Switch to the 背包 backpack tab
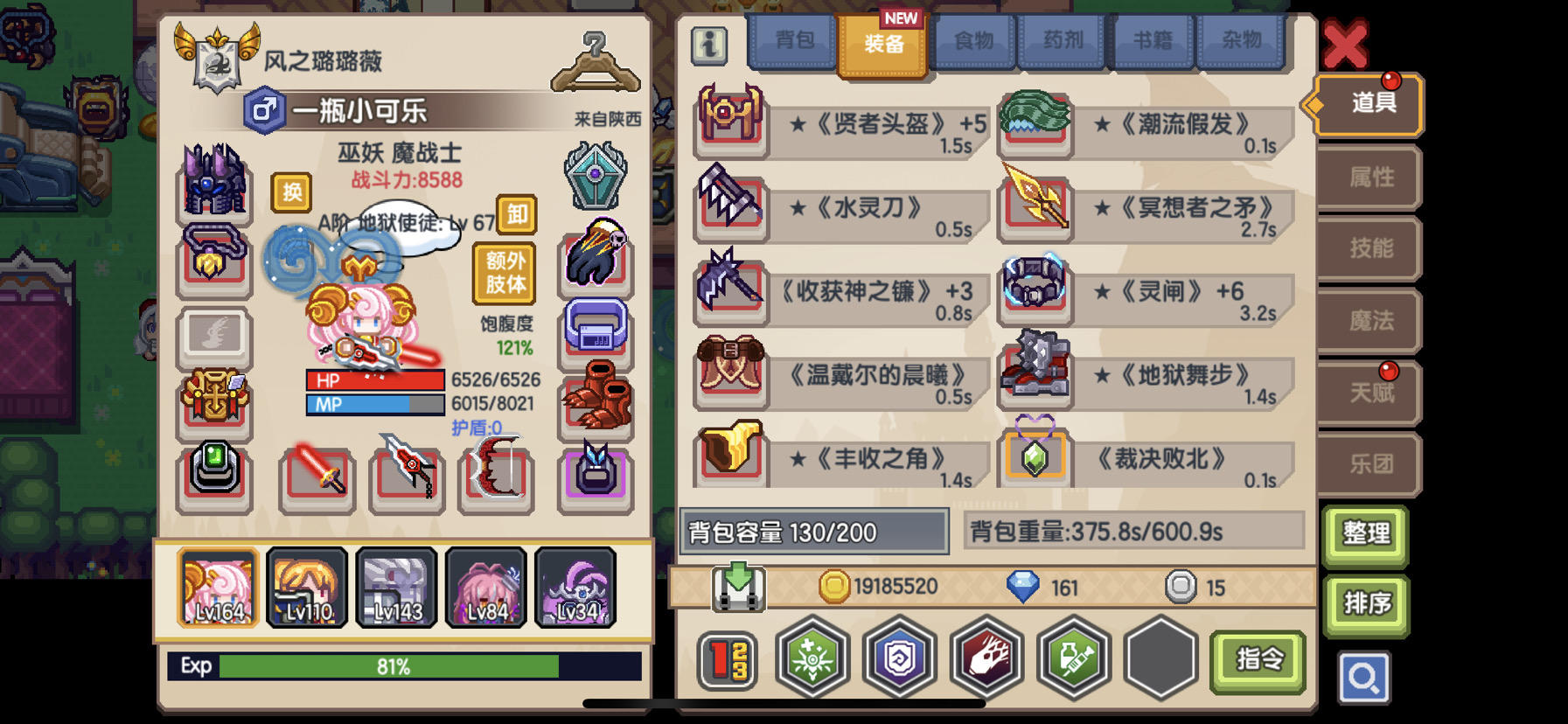Screen dimensions: 1568x724 794,40
